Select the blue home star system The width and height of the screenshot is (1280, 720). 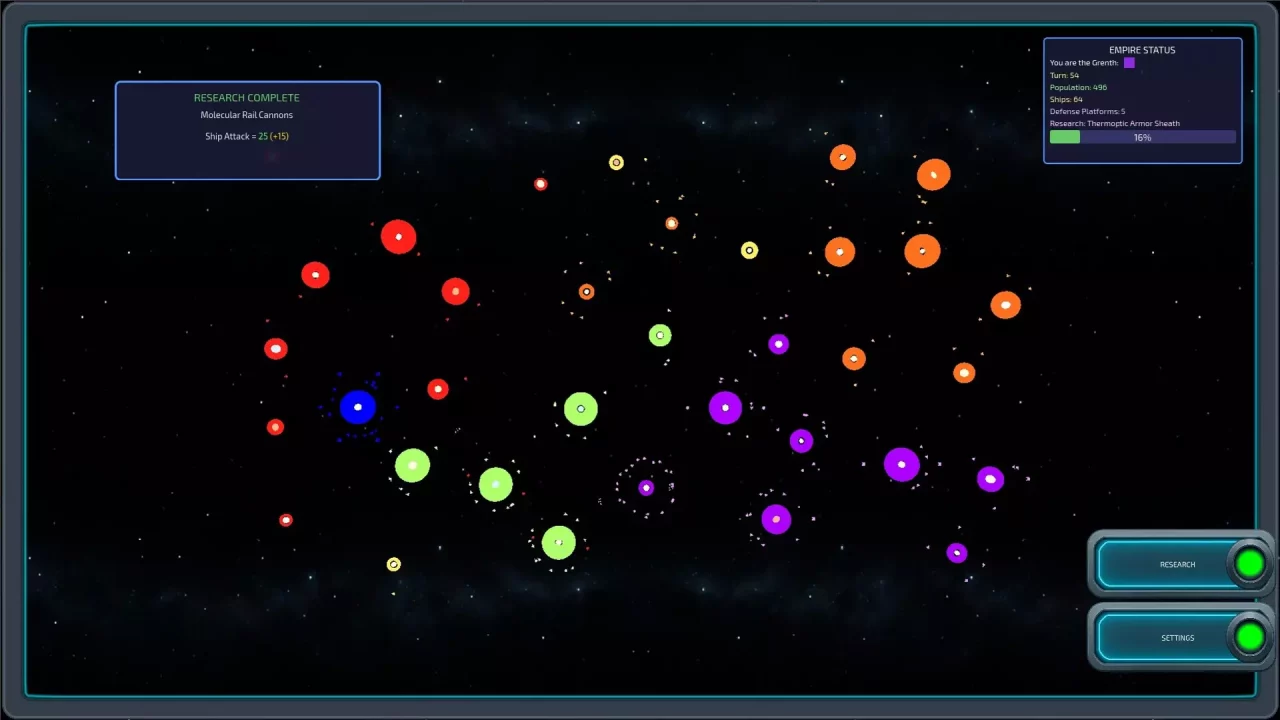pyautogui.click(x=357, y=406)
